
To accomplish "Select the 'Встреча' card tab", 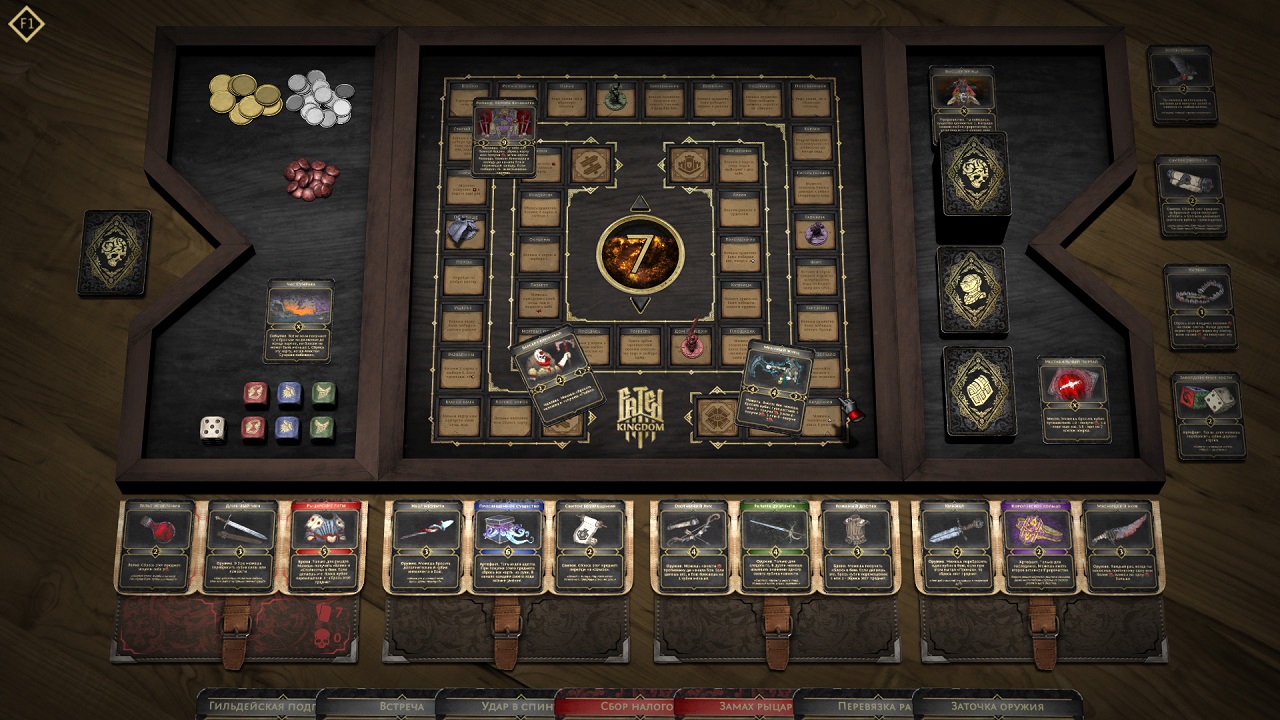I will (x=378, y=706).
